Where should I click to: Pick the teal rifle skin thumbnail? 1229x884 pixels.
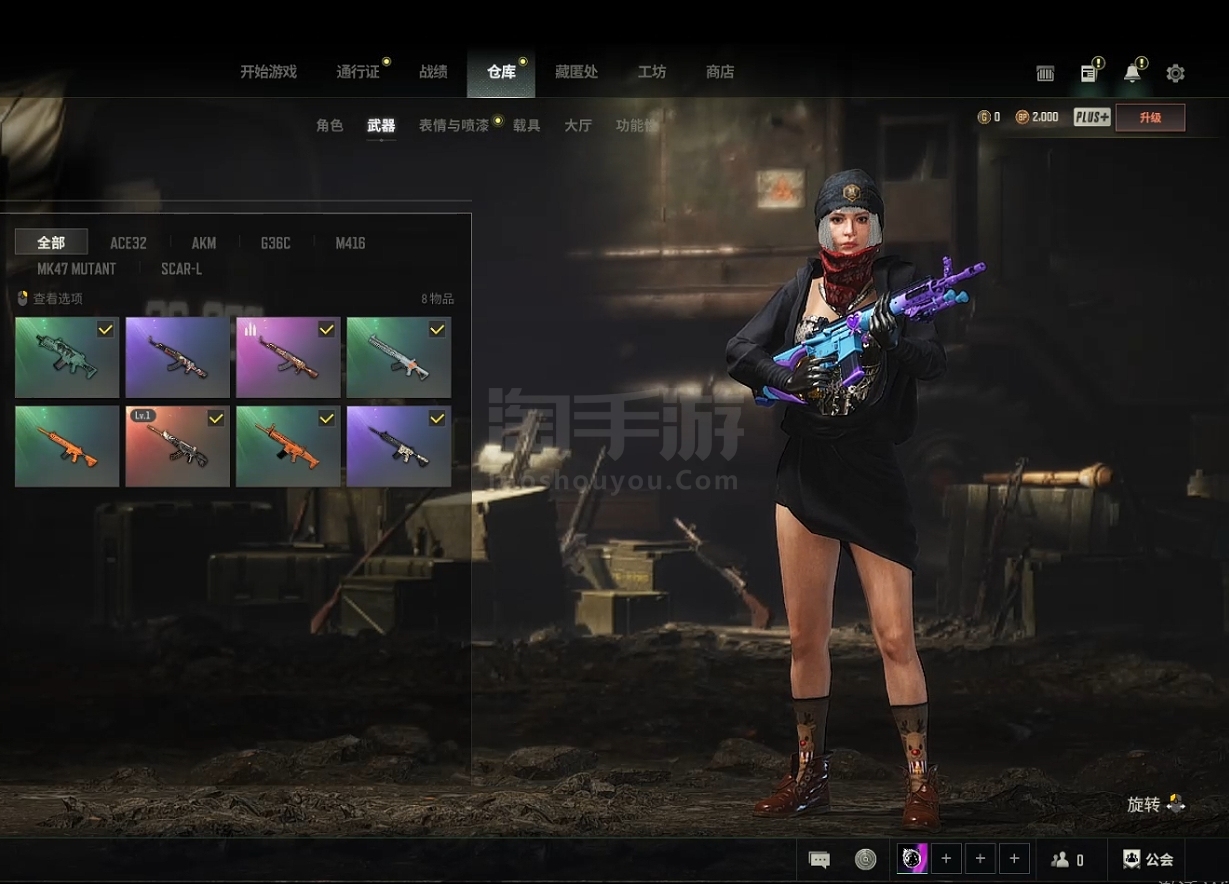[67, 358]
